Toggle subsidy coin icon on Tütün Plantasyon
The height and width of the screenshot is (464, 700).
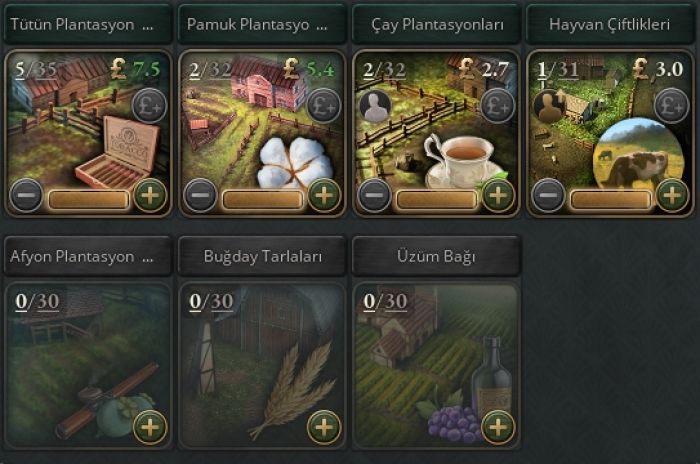point(149,105)
